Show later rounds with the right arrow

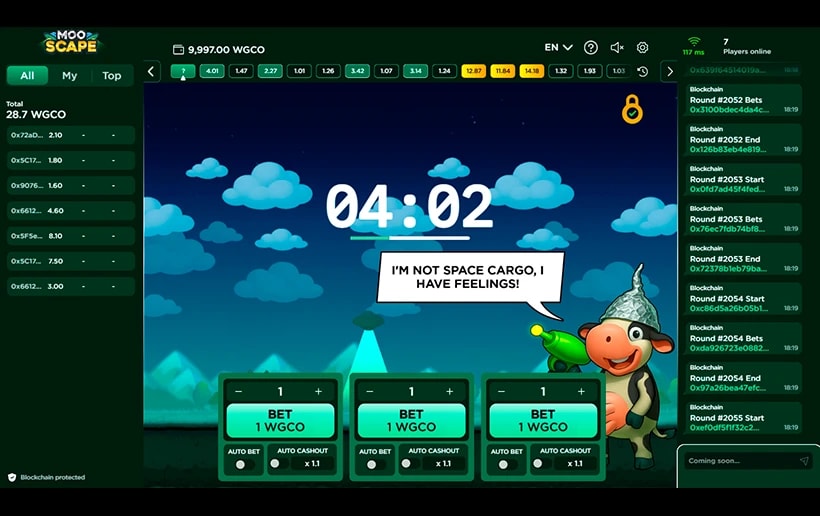click(x=669, y=71)
